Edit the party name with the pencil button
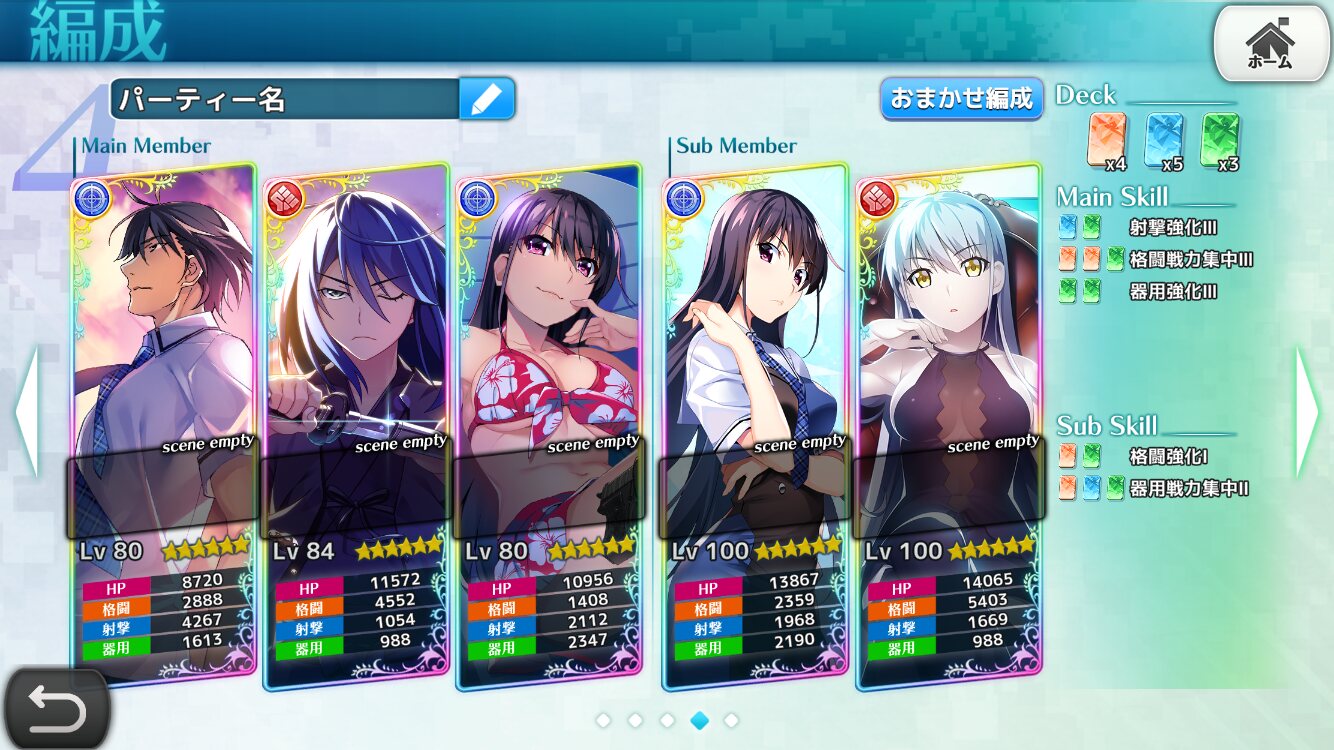 click(x=487, y=99)
